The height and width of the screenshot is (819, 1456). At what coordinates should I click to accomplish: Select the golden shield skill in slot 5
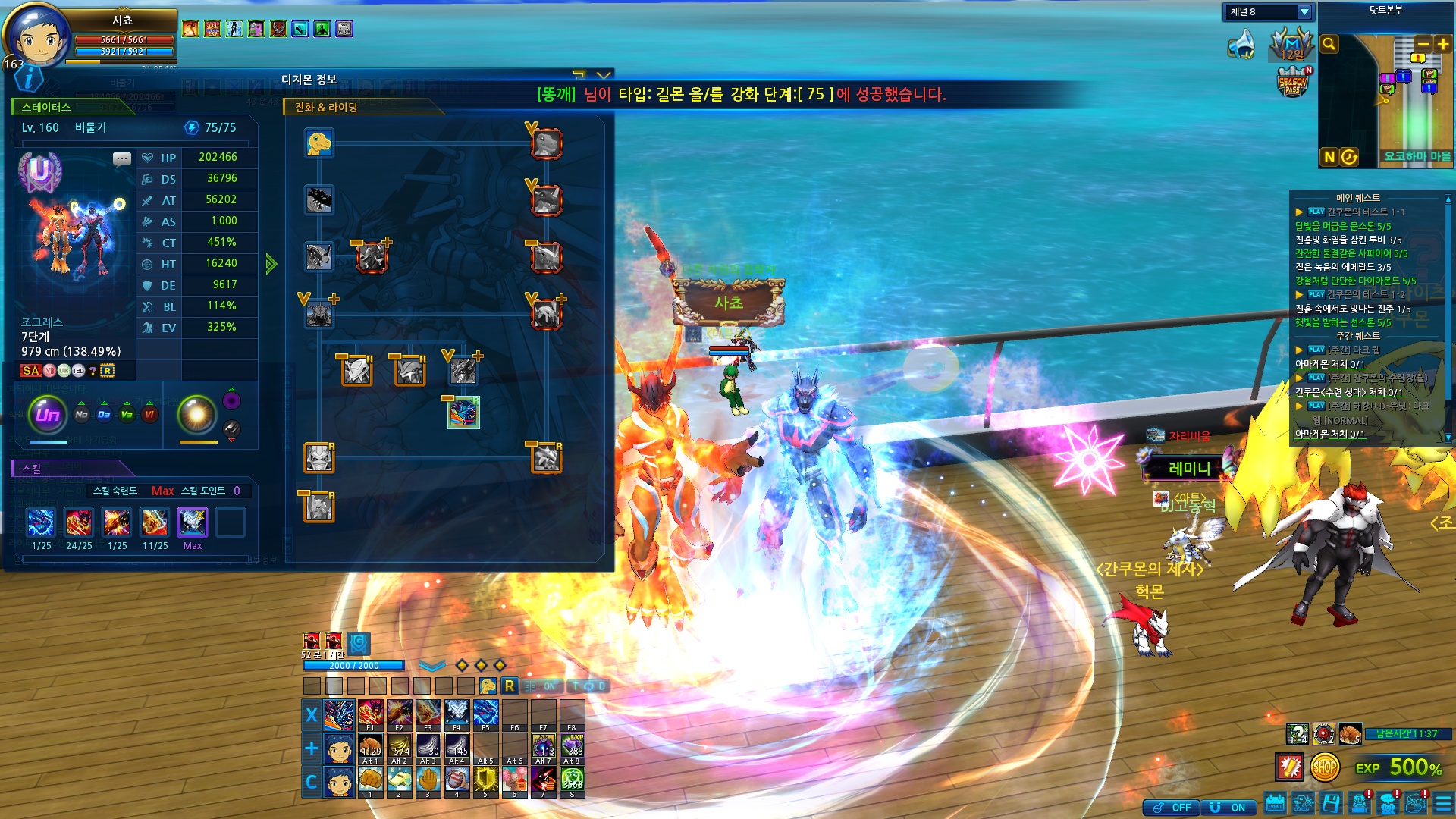(x=485, y=780)
